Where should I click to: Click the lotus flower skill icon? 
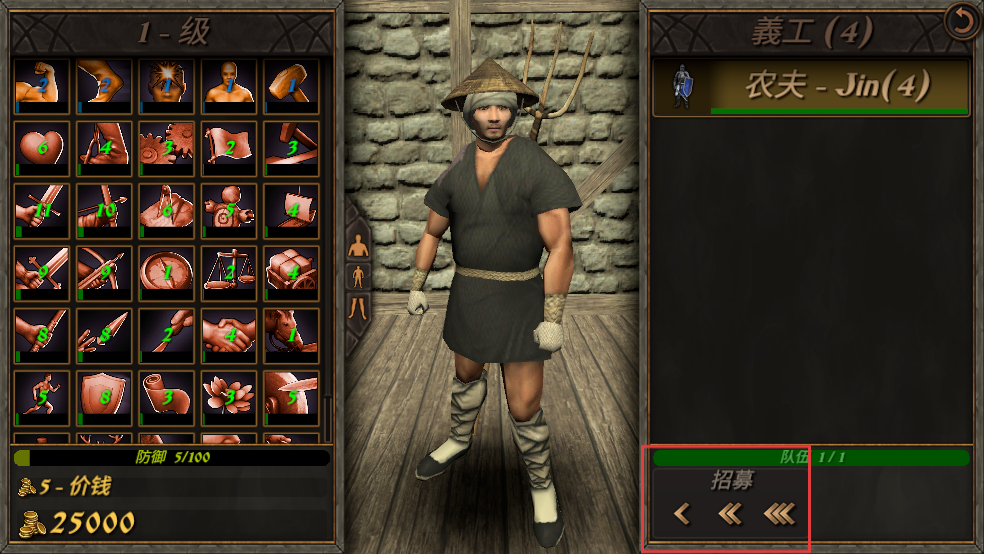(x=228, y=396)
